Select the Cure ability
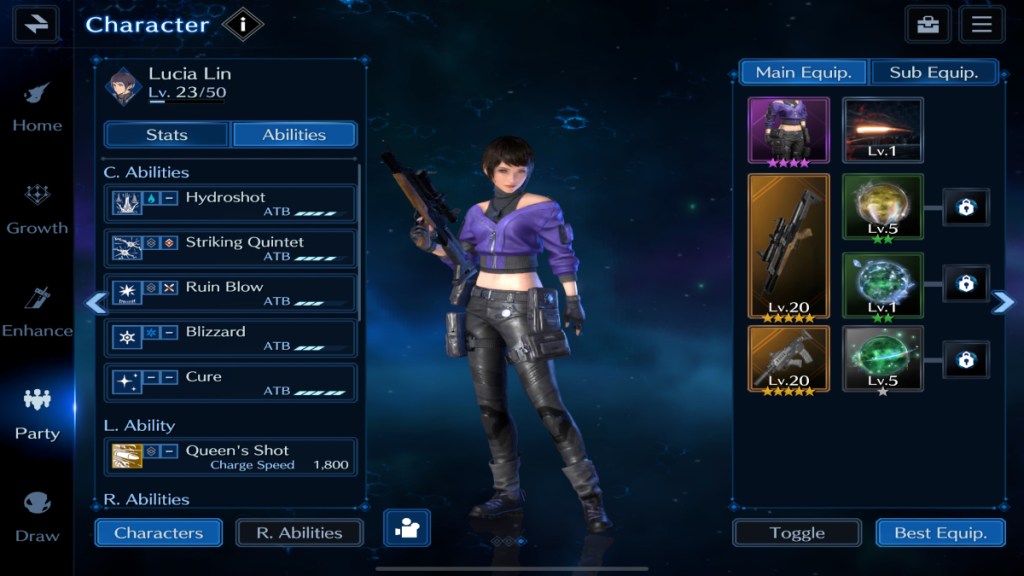This screenshot has width=1024, height=576. click(230, 383)
